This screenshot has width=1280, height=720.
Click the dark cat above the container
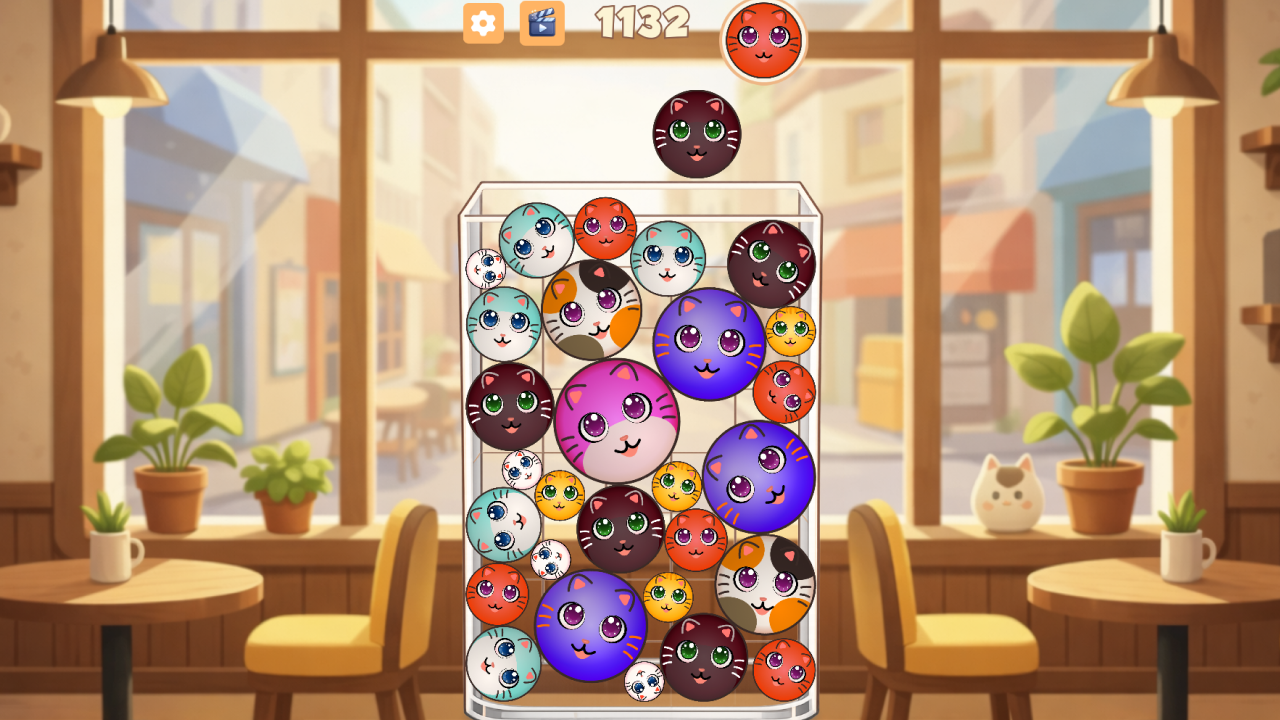click(695, 133)
